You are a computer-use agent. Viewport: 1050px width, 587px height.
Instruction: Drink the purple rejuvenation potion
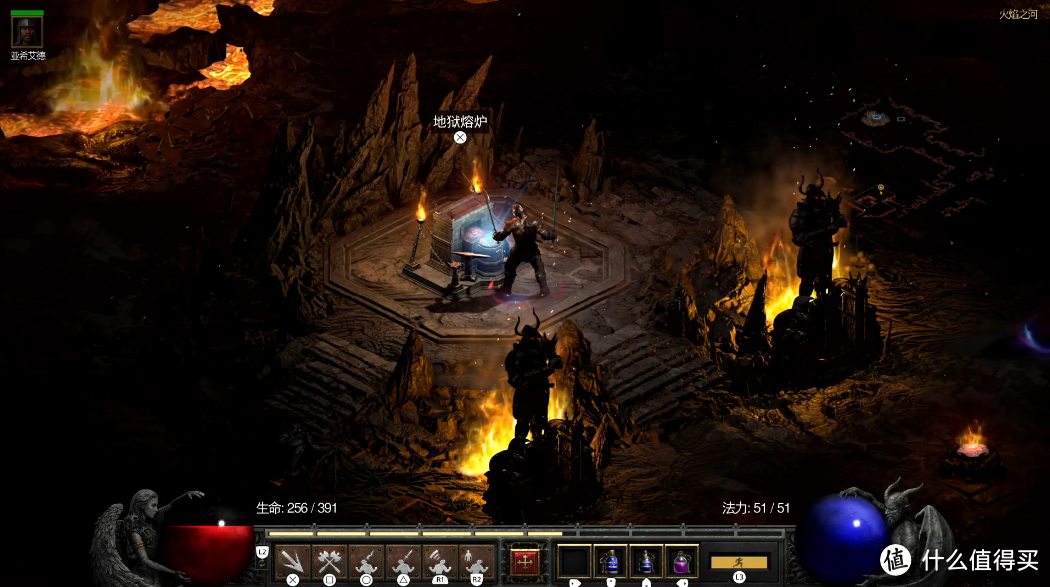(681, 561)
